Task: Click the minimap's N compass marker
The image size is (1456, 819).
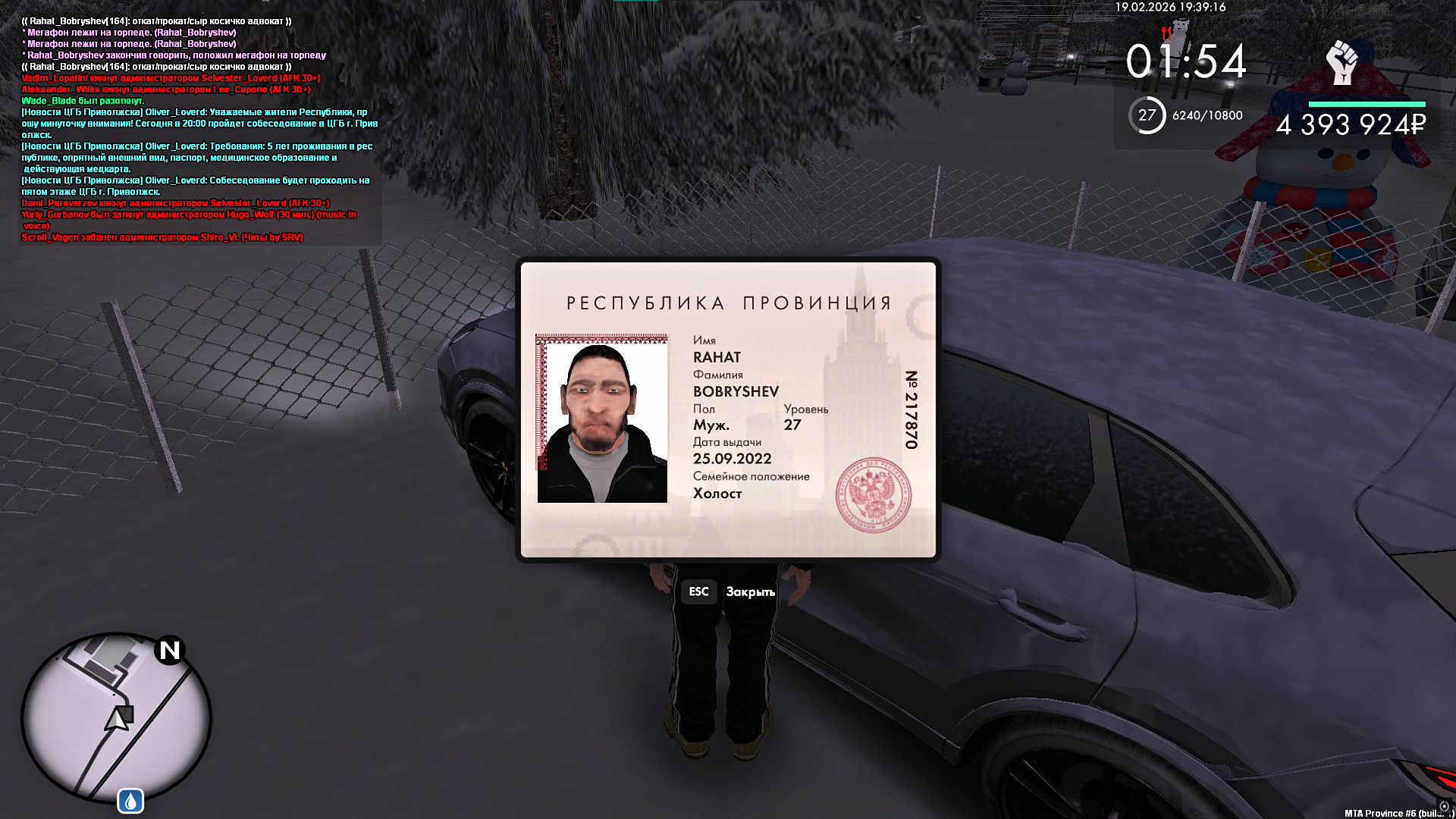Action: pyautogui.click(x=170, y=650)
